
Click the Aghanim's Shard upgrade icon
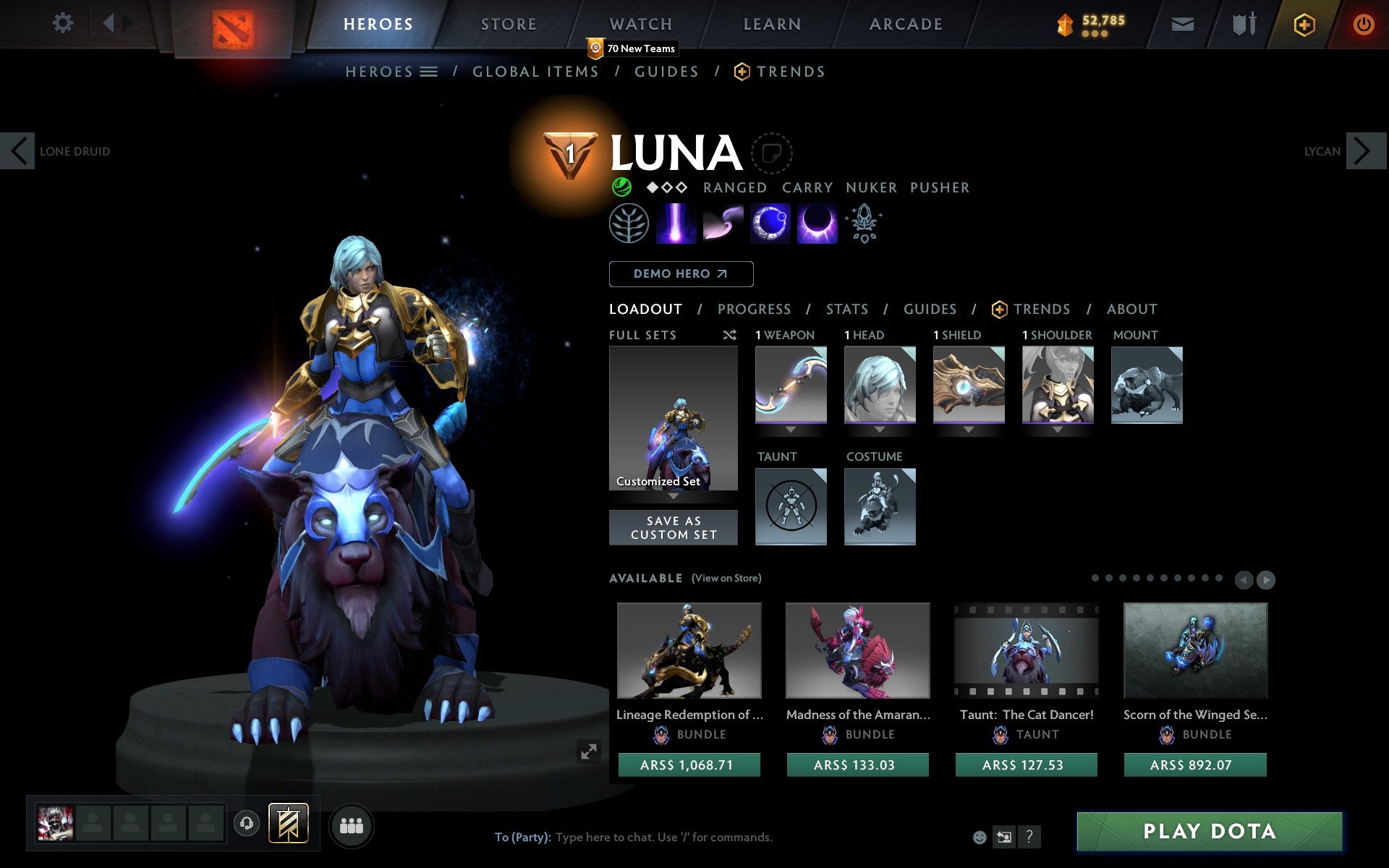click(864, 224)
